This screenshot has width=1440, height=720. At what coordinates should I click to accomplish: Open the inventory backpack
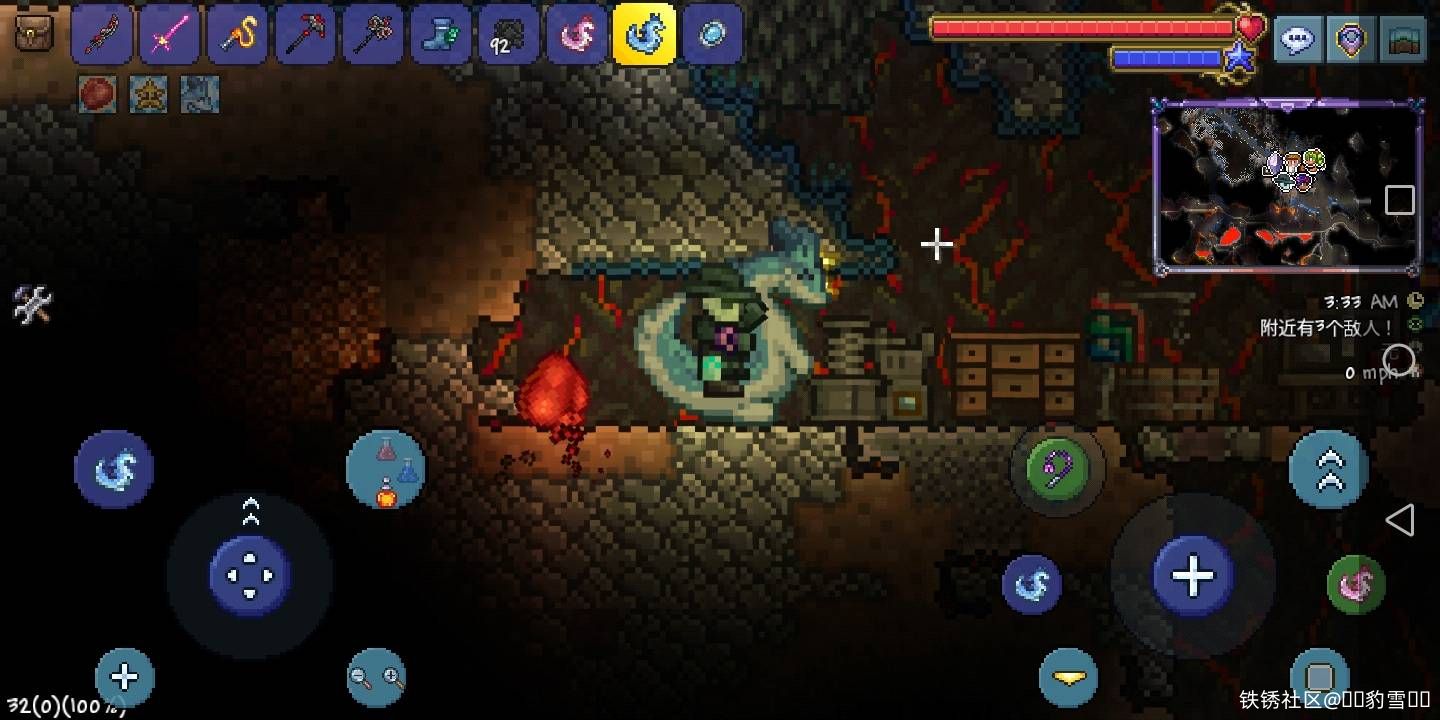(x=34, y=36)
